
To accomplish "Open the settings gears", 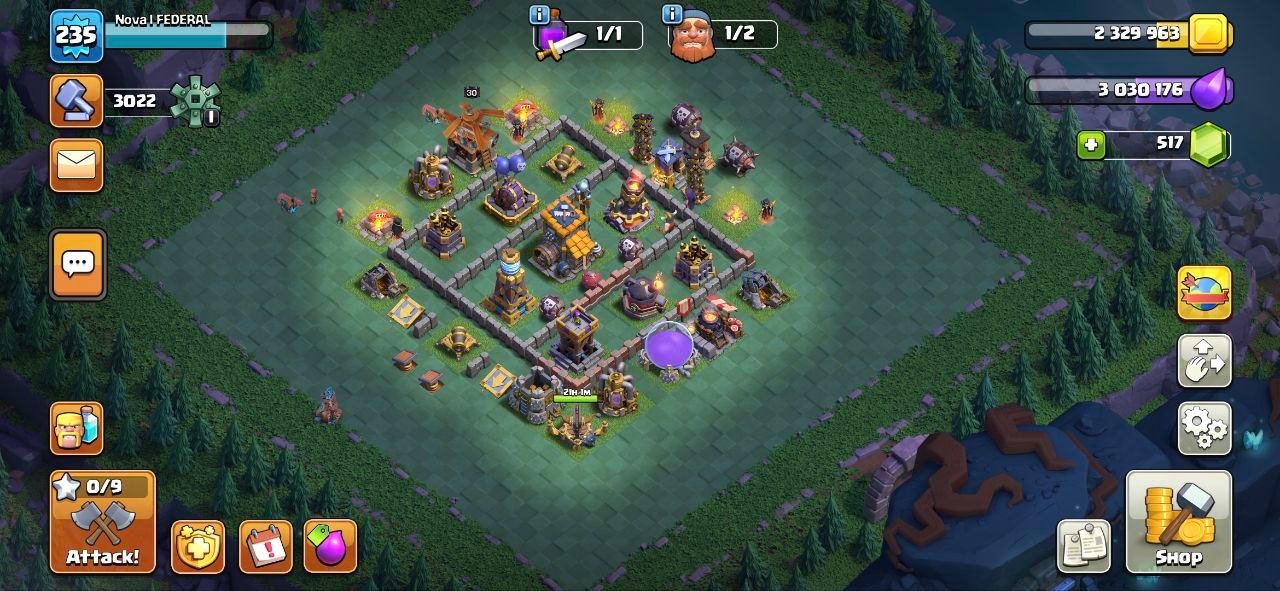I will (x=1204, y=429).
